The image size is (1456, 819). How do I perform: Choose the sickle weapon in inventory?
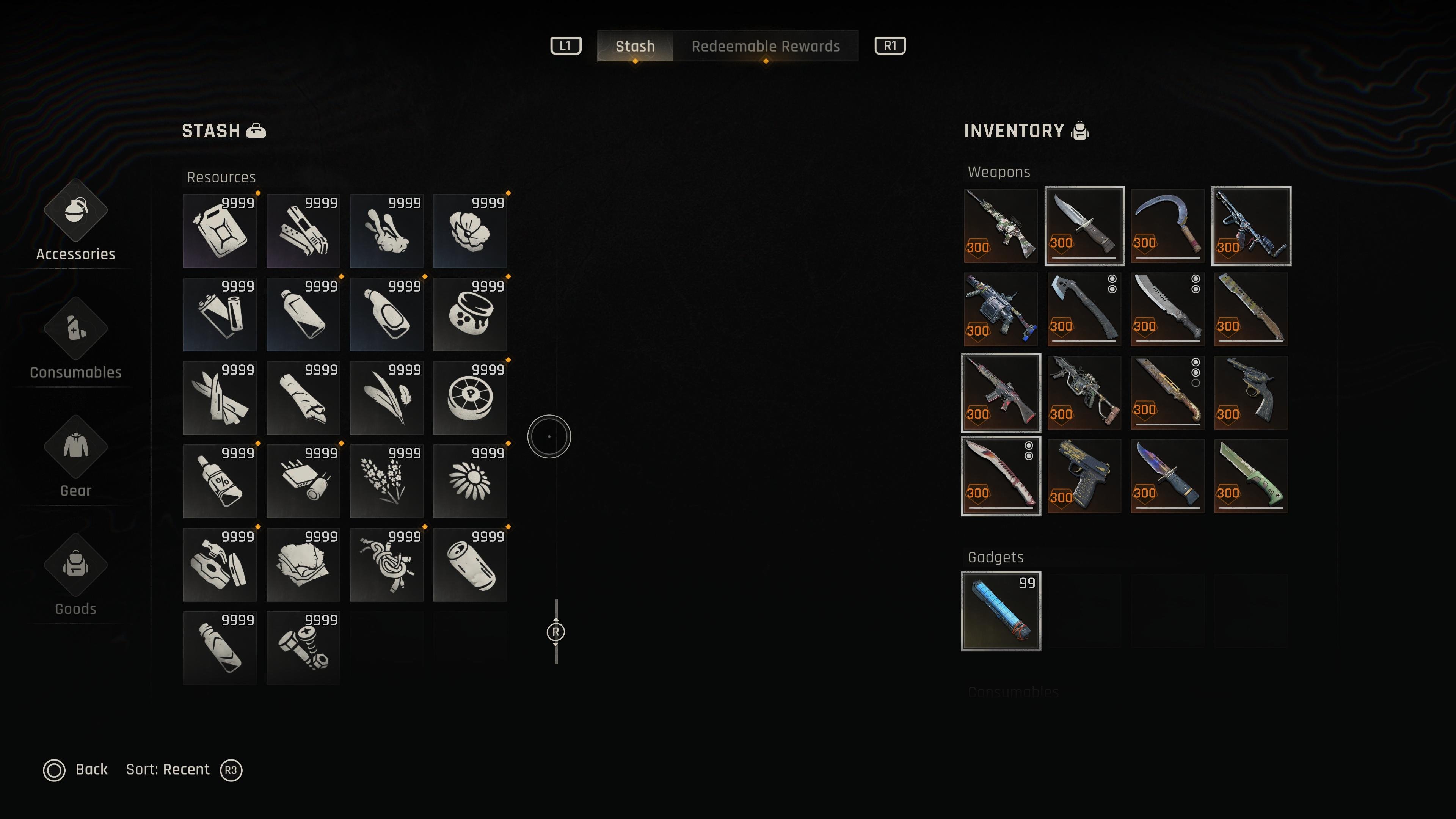pos(1167,226)
